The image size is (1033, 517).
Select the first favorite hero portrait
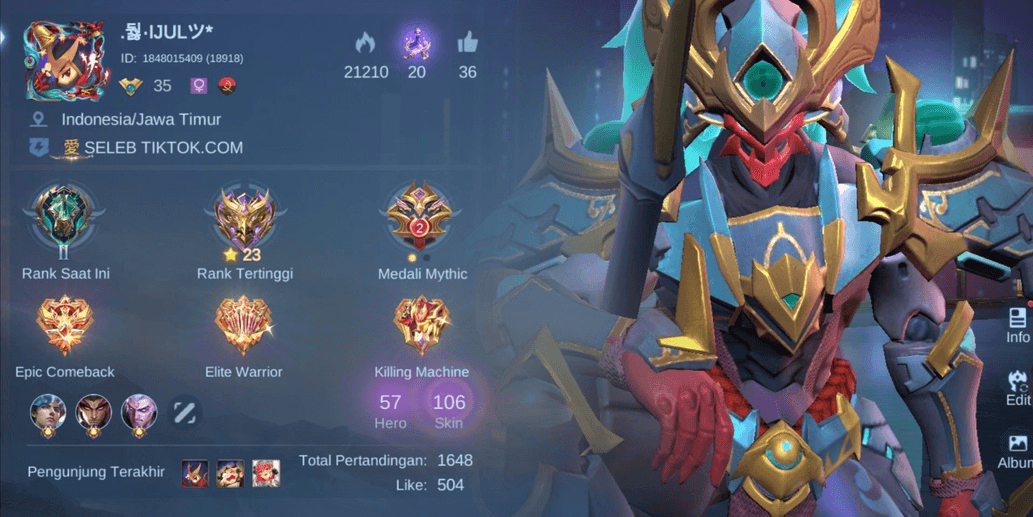tap(48, 412)
